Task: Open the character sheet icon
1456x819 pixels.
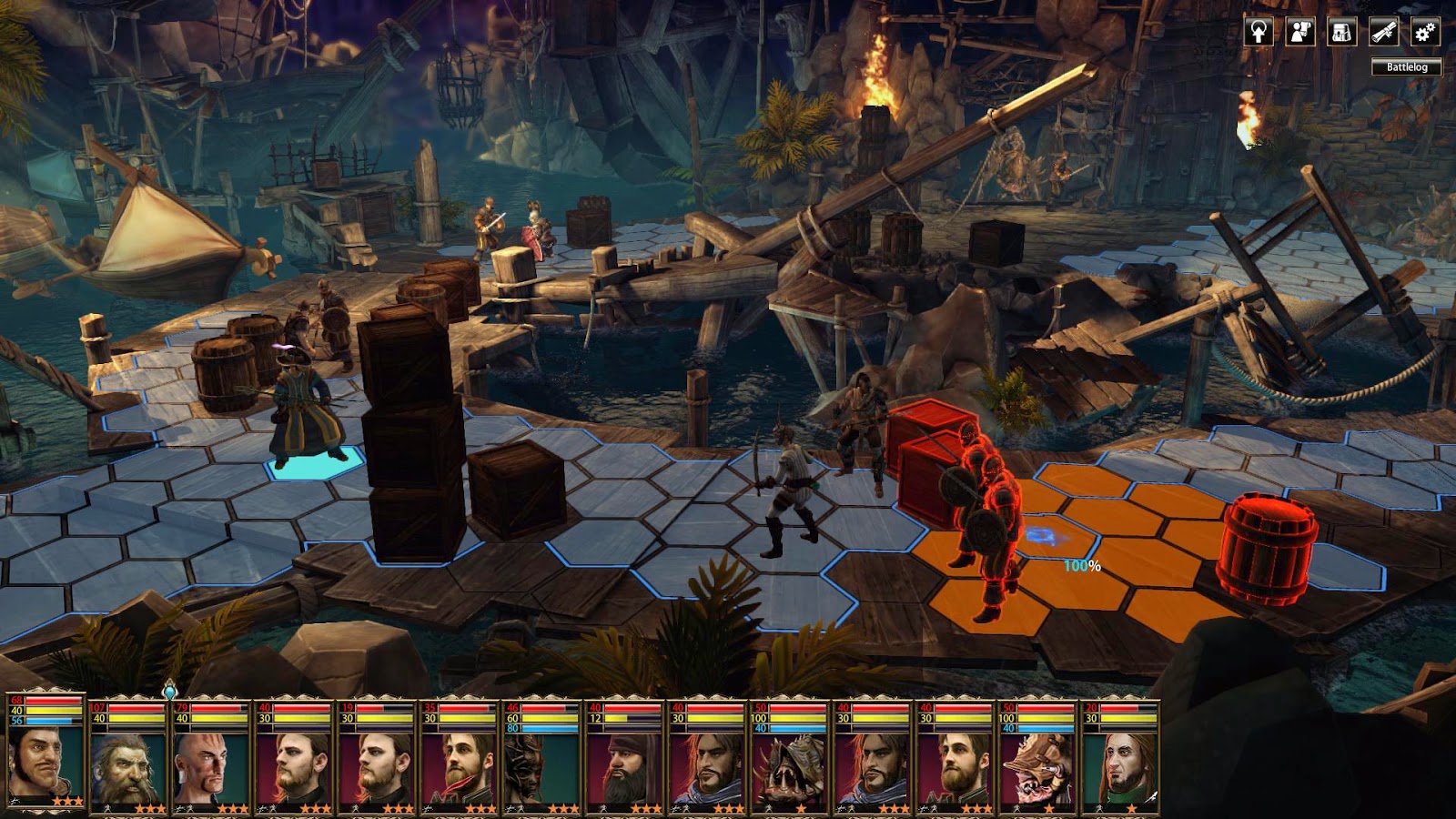Action: pos(1300,33)
